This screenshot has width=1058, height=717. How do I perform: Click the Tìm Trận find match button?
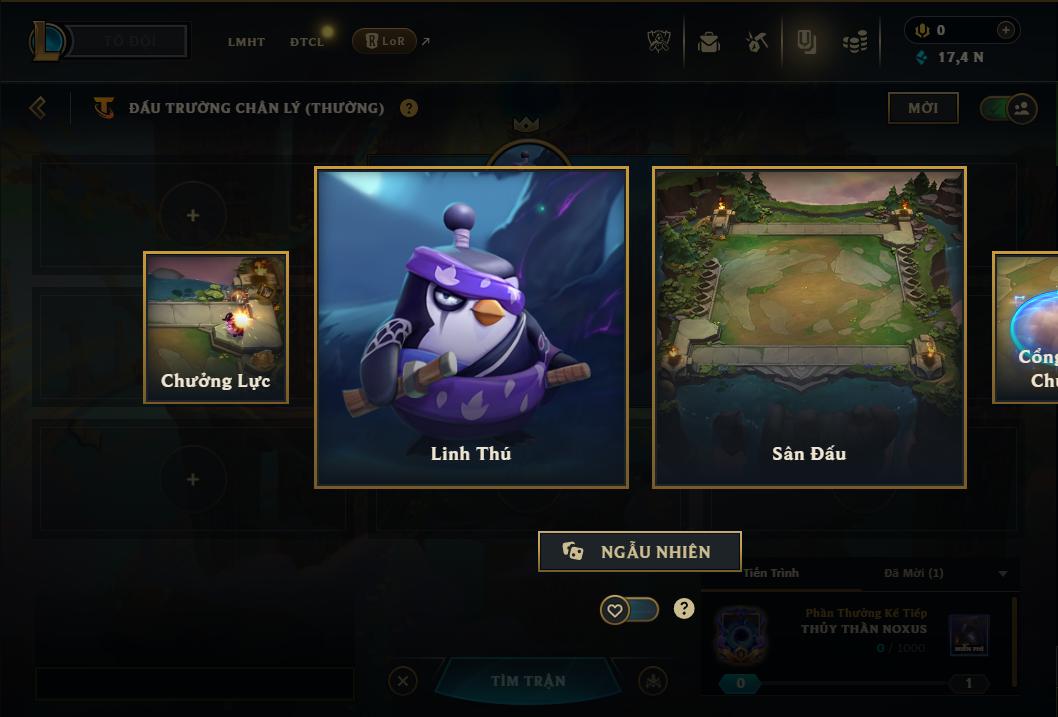(x=528, y=681)
